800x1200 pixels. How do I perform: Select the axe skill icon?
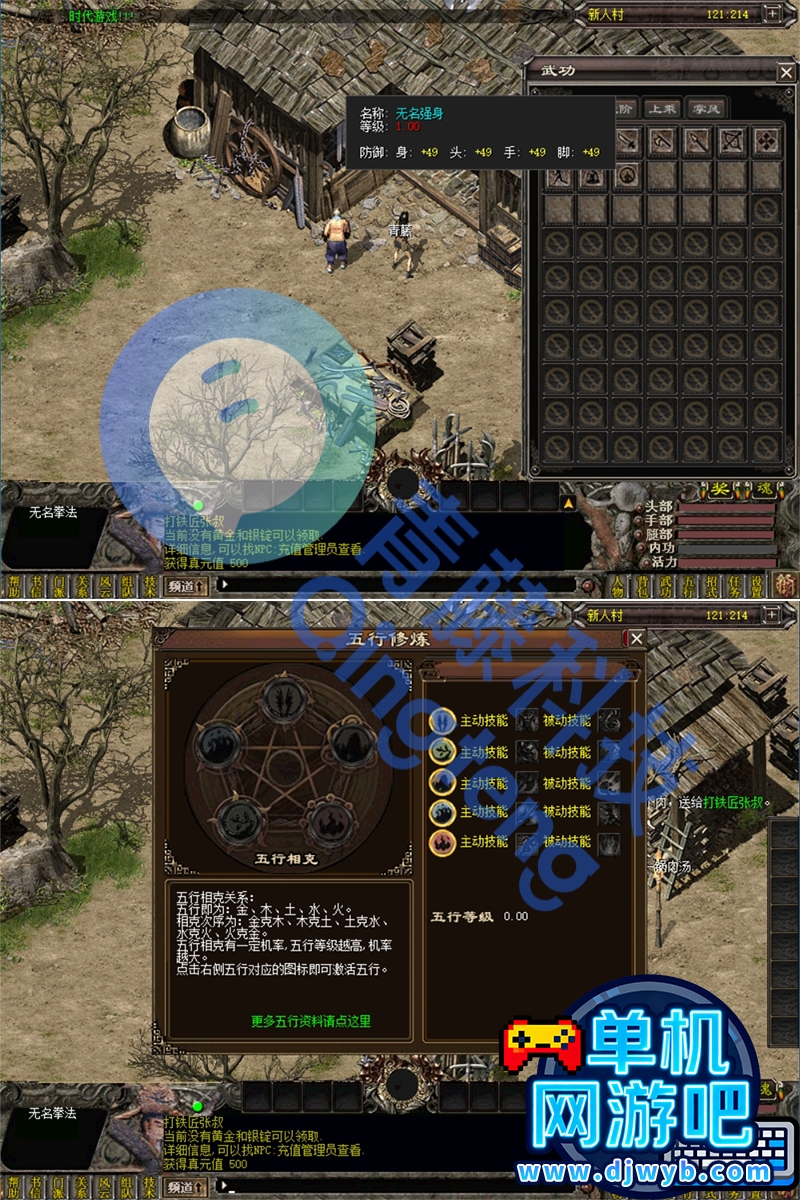661,142
